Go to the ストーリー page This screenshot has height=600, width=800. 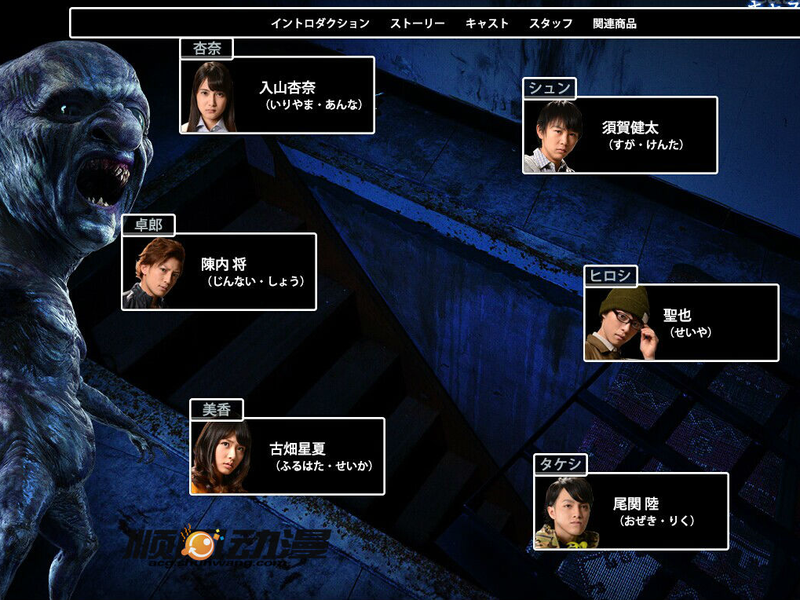coord(417,23)
